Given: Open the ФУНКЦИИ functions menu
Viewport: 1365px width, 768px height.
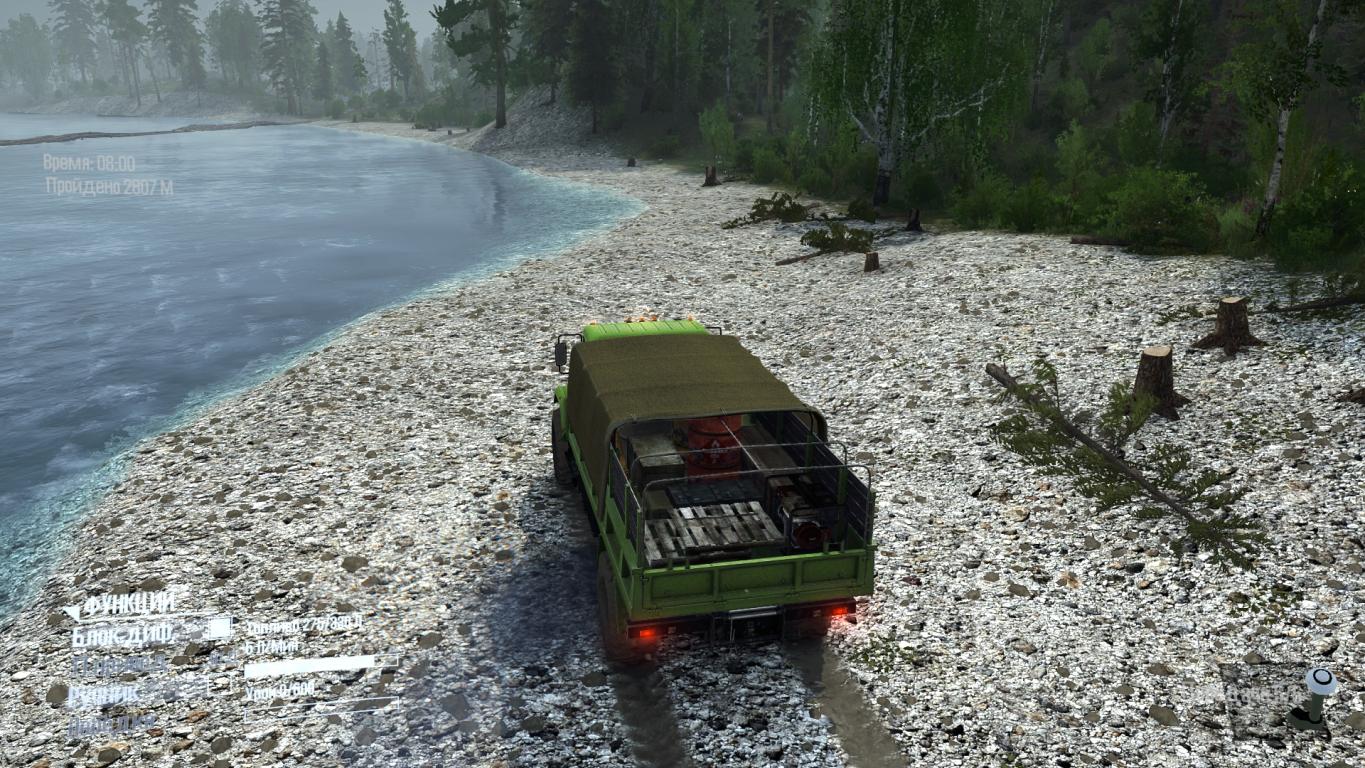Looking at the screenshot, I should [x=128, y=605].
